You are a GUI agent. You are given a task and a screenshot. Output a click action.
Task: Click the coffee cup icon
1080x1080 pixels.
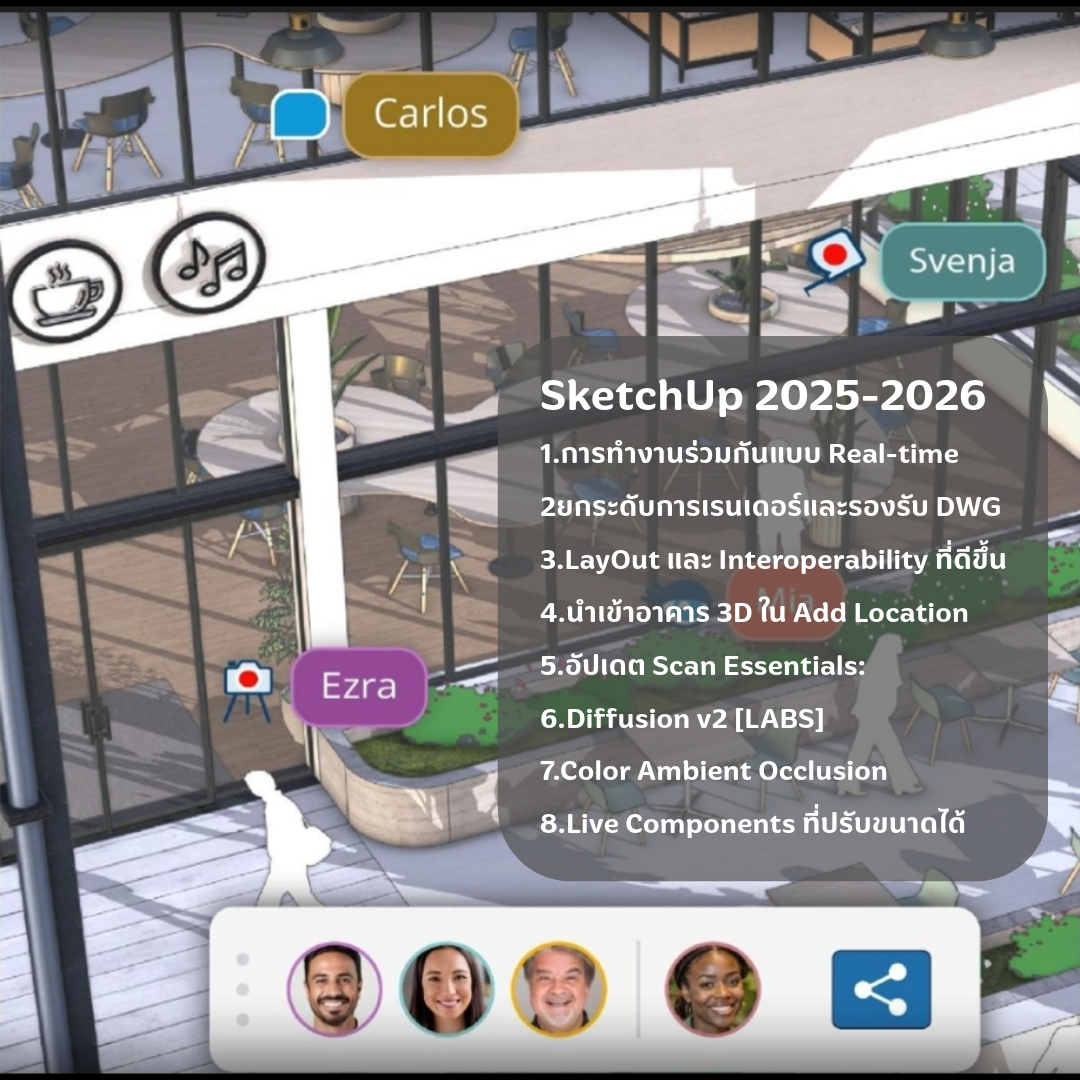point(65,291)
